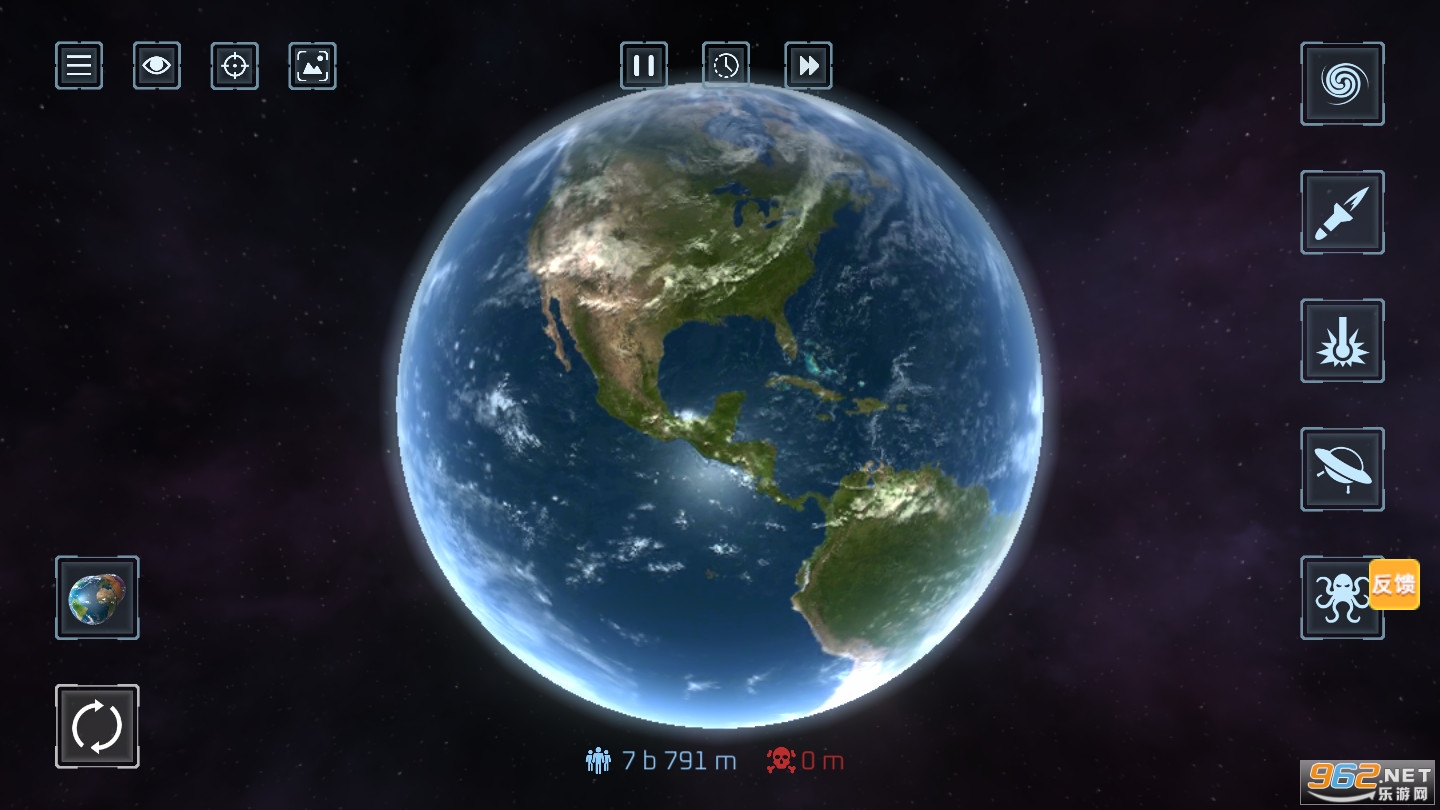Take a screenshot with the picture icon
The height and width of the screenshot is (810, 1440).
[313, 66]
